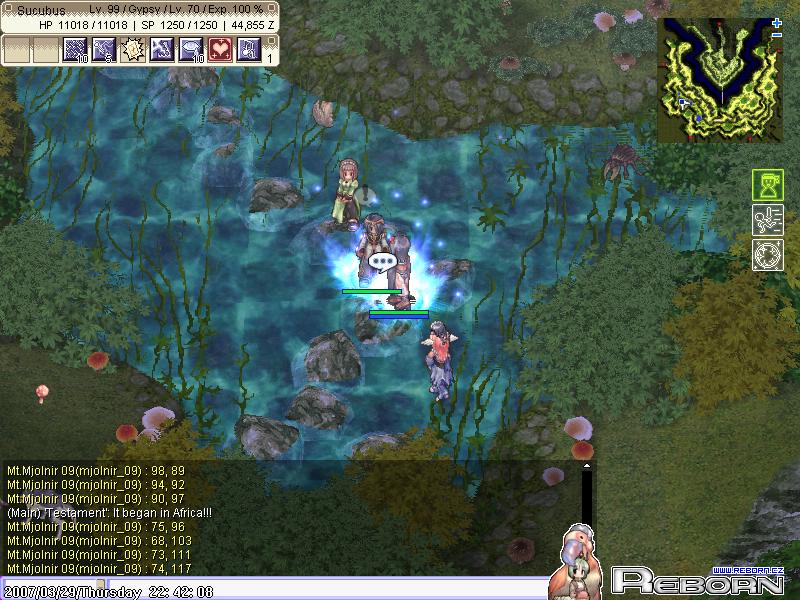Zoom in the minimap with the plus button
Viewport: 800px width, 600px height.
pyautogui.click(x=777, y=23)
